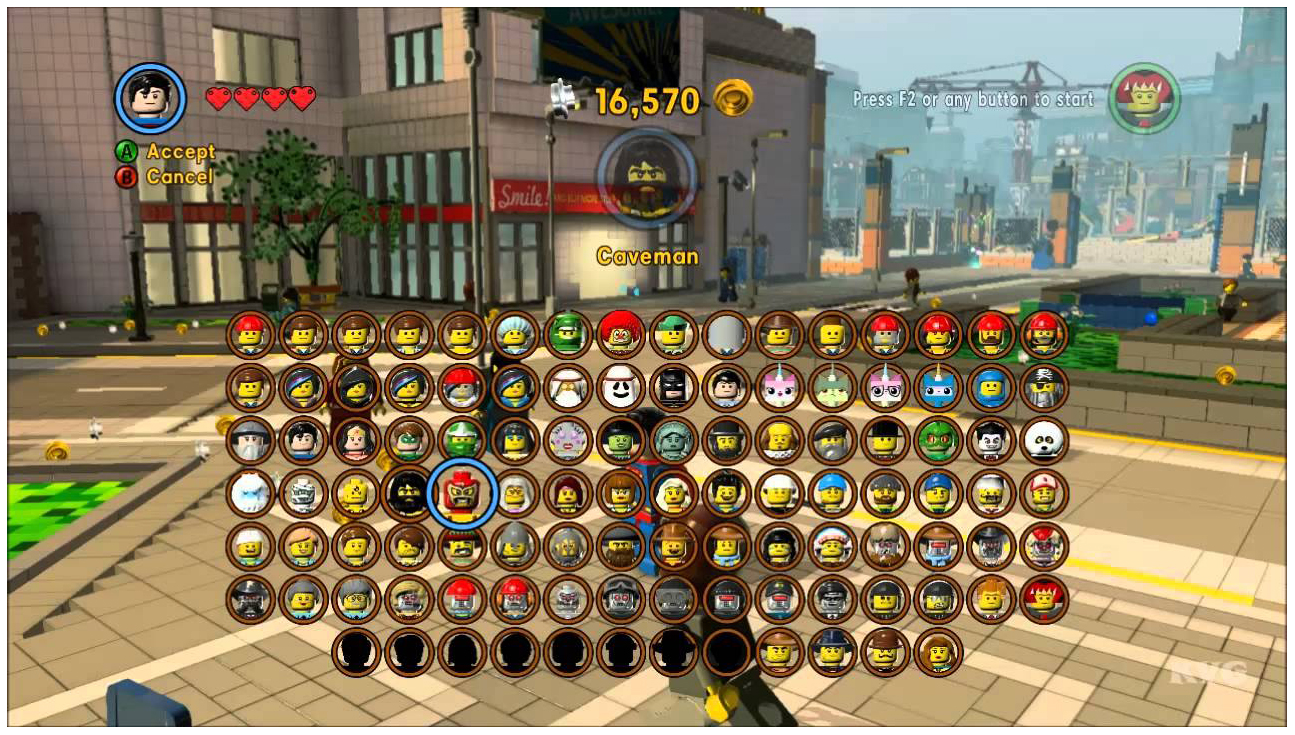Select the Batman character portrait
The image size is (1295, 735).
[x=672, y=387]
